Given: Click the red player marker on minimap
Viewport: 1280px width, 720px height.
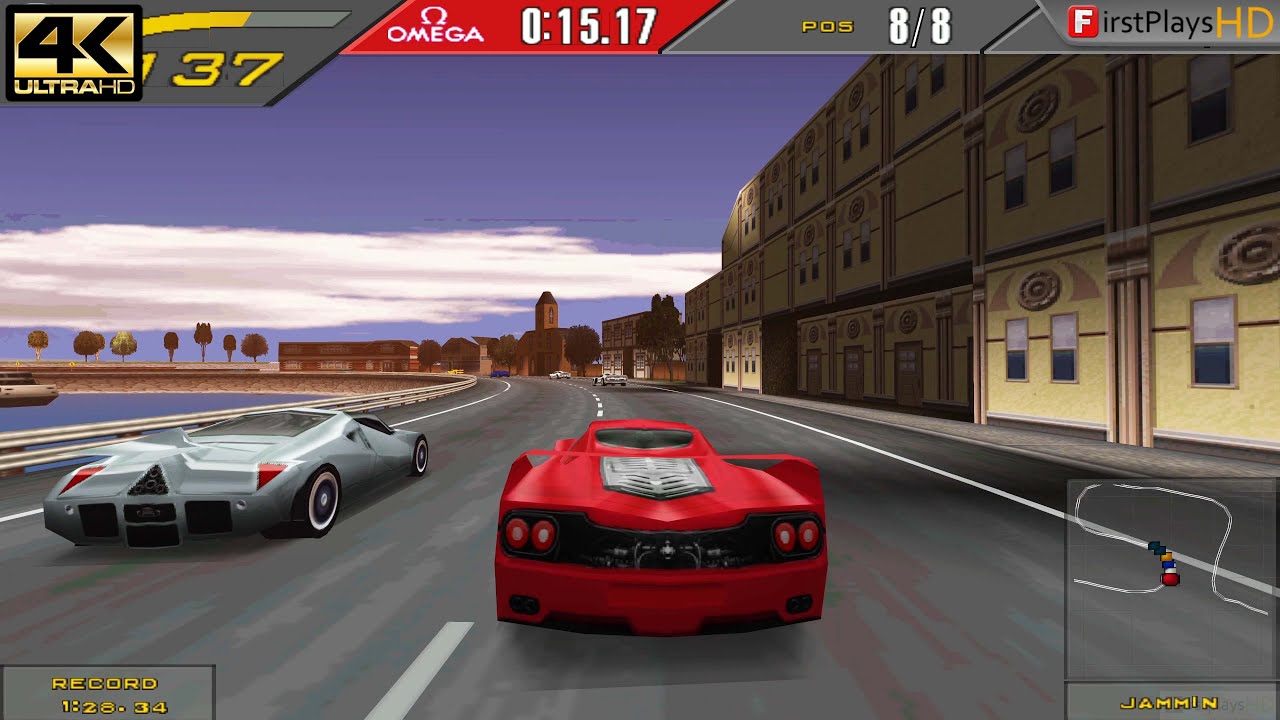Looking at the screenshot, I should 1172,579.
